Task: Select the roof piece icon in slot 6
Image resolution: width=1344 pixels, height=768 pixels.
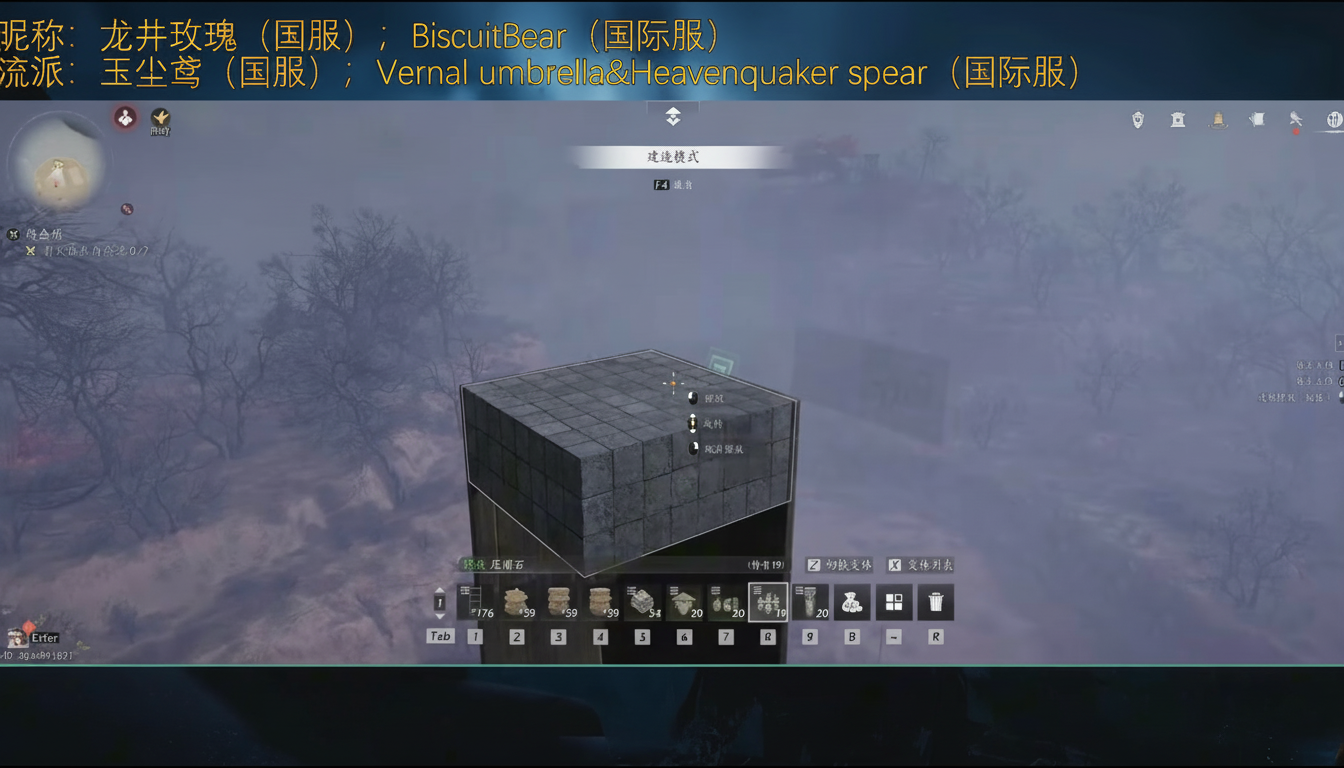Action: pos(685,601)
